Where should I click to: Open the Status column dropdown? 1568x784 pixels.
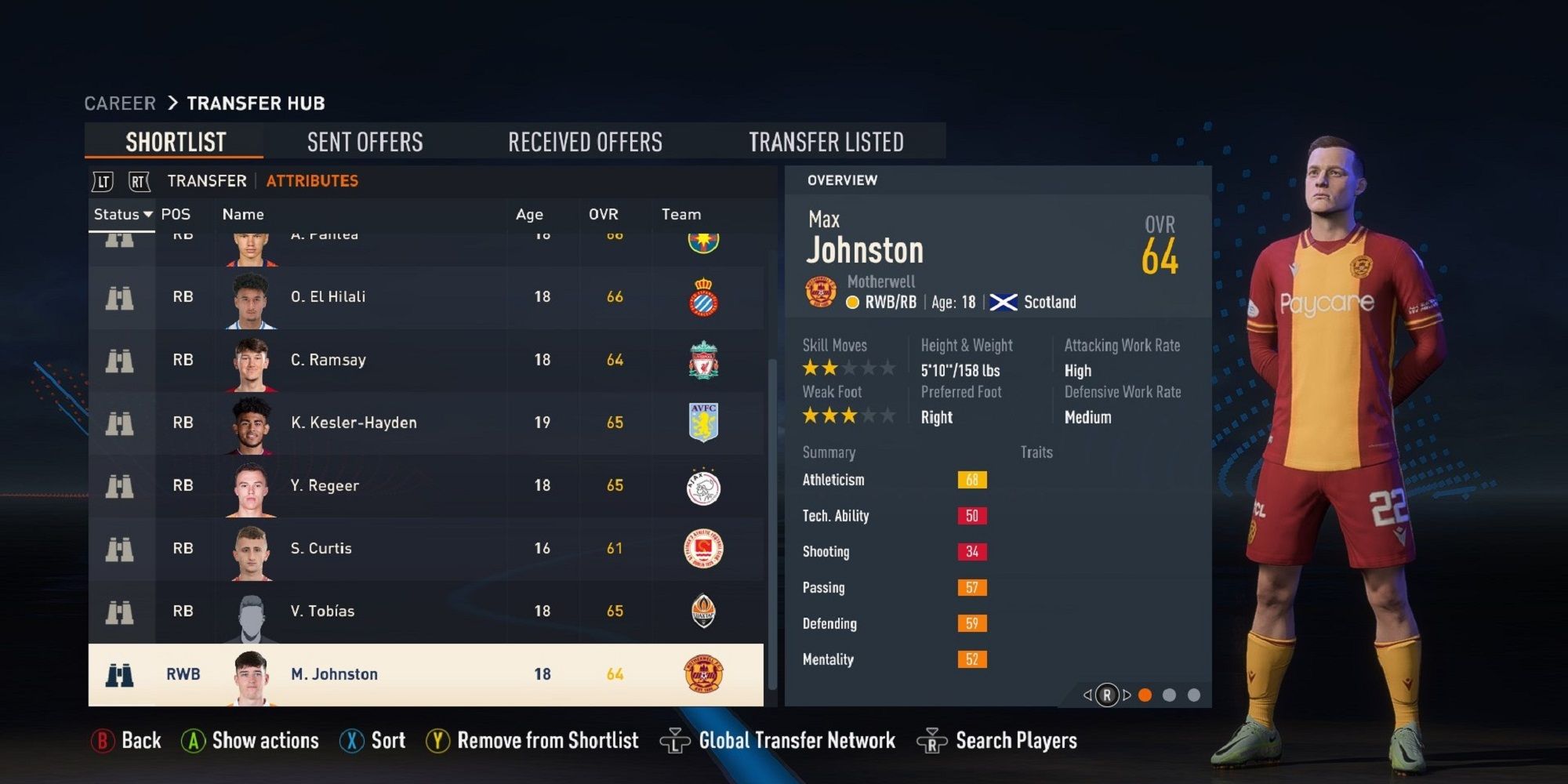(x=122, y=213)
